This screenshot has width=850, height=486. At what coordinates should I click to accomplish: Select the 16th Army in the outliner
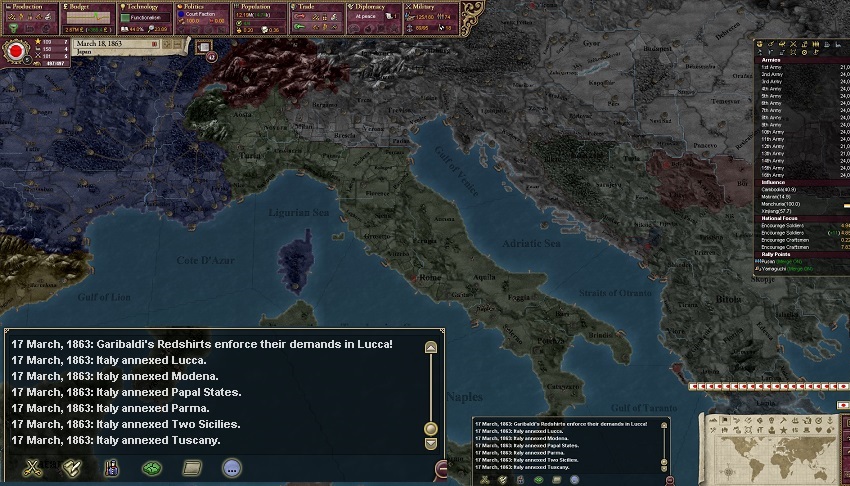click(773, 175)
